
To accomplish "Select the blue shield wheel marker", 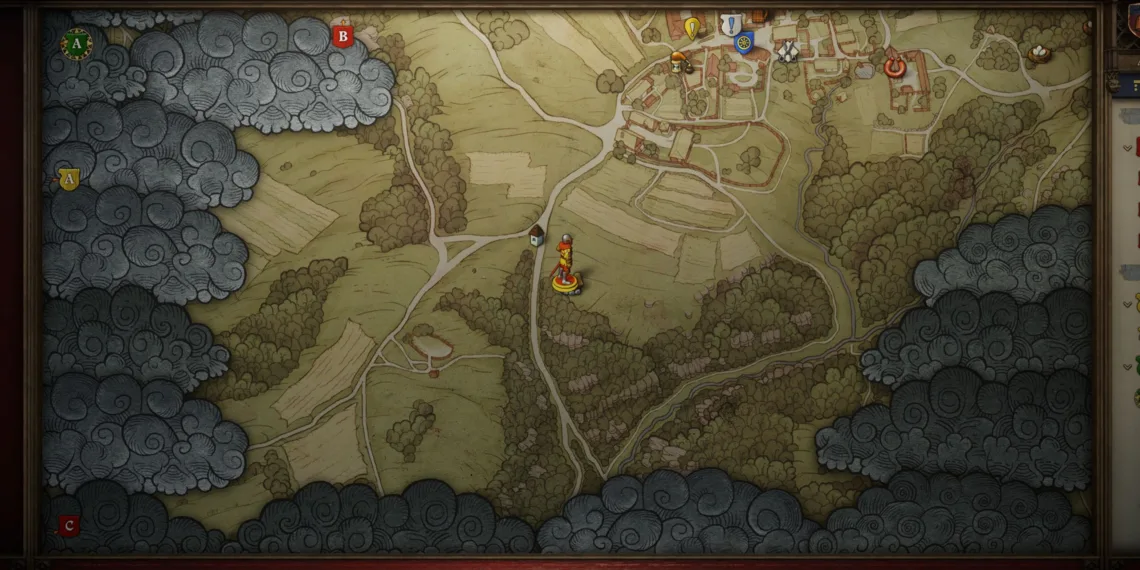I will point(743,43).
